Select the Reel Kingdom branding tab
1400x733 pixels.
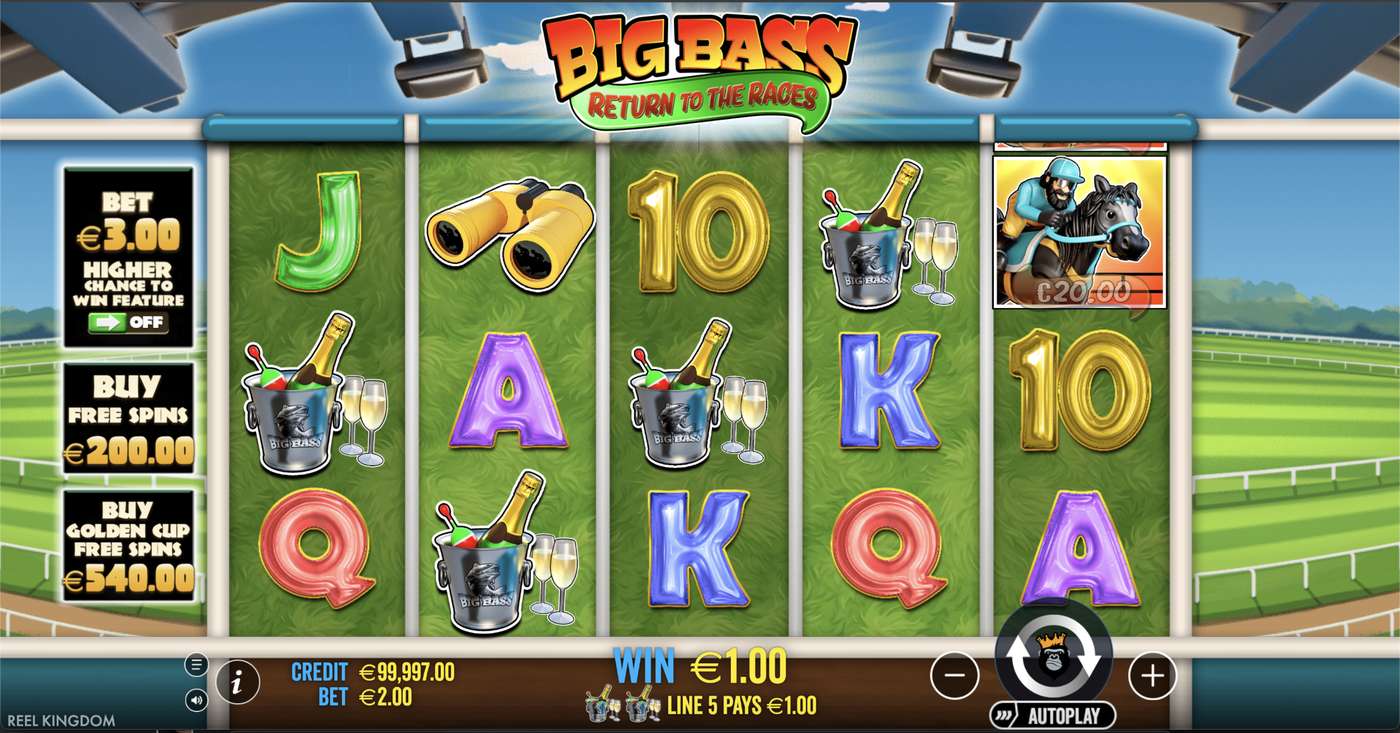coord(60,719)
